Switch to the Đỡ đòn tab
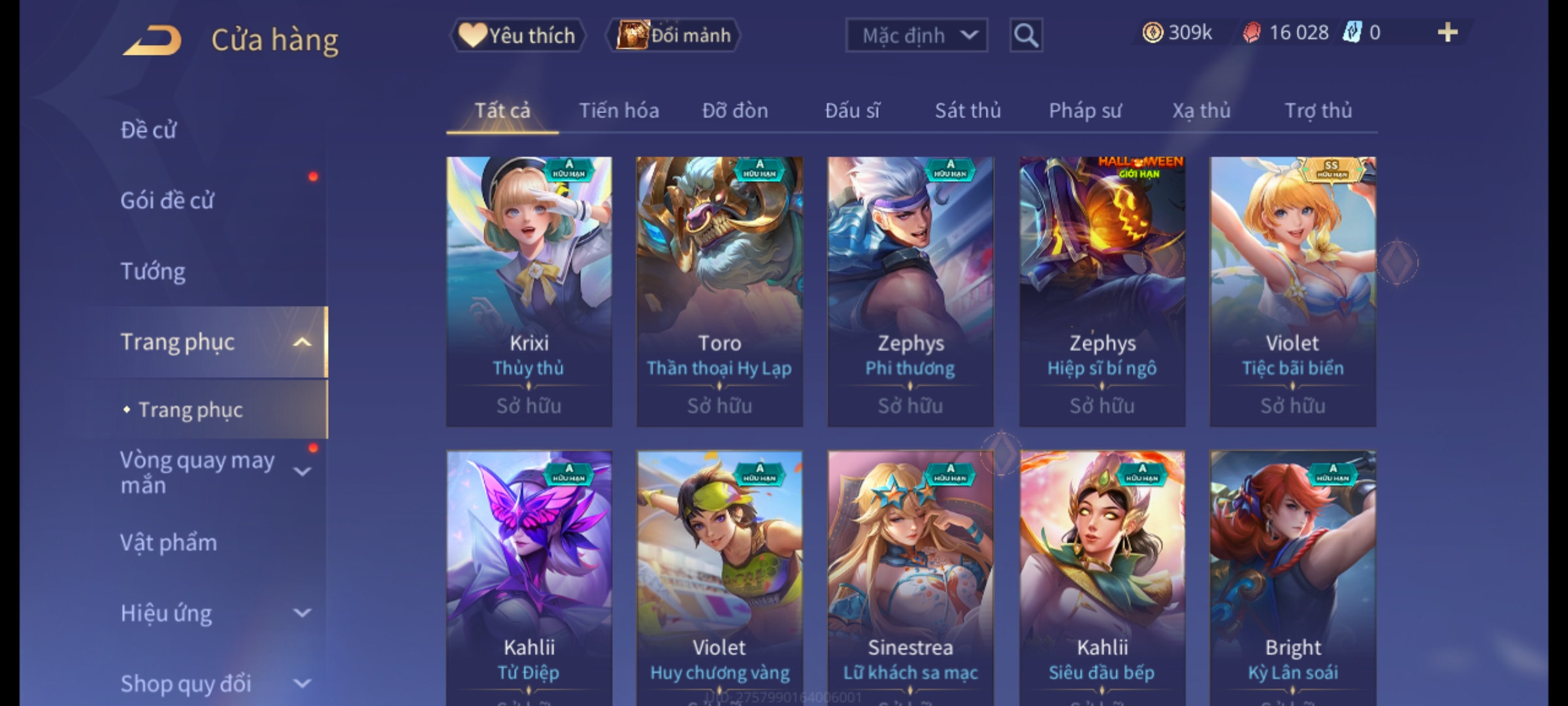Screen dimensions: 1568x706 tap(735, 110)
